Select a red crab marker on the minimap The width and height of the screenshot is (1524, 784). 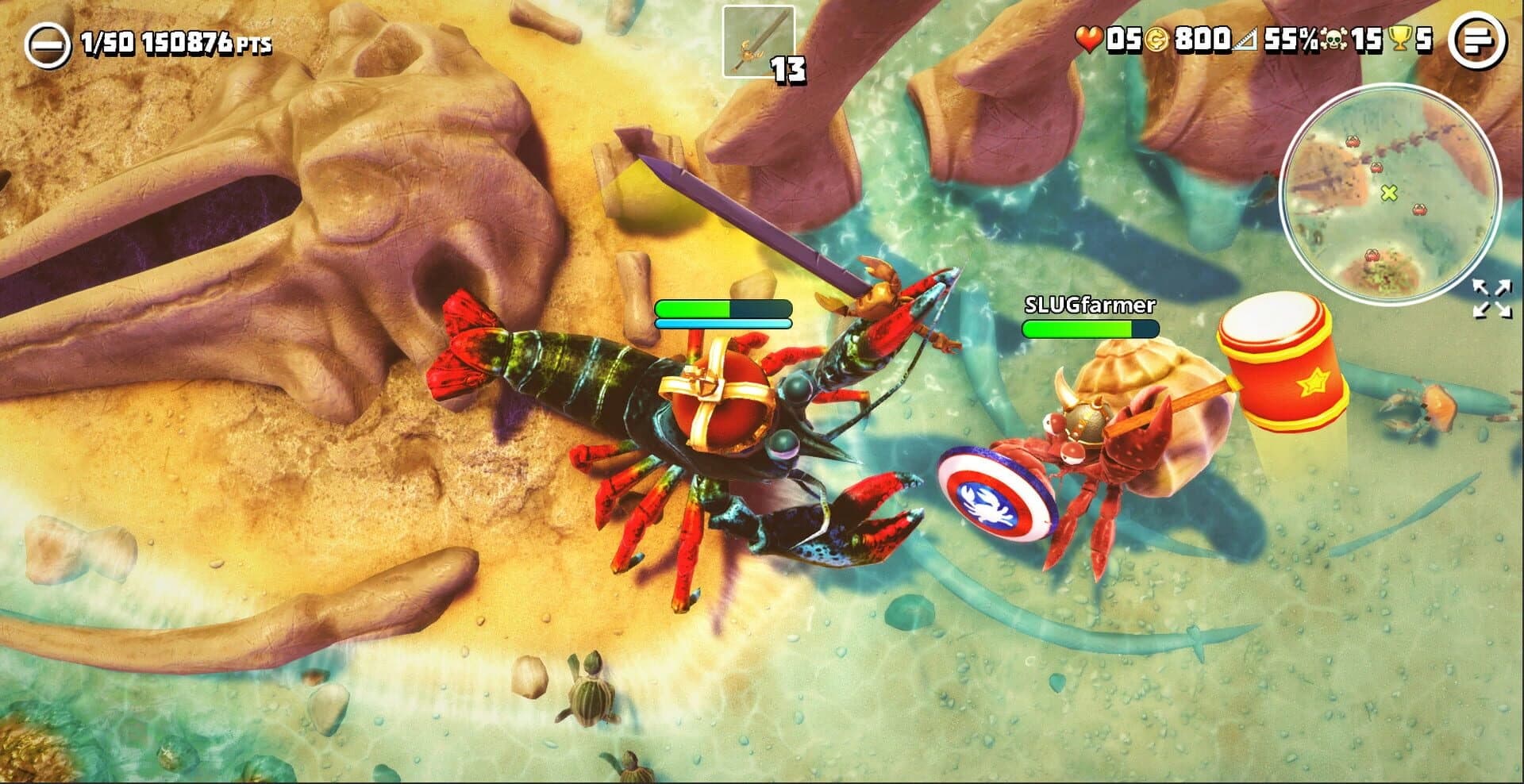pyautogui.click(x=1420, y=209)
